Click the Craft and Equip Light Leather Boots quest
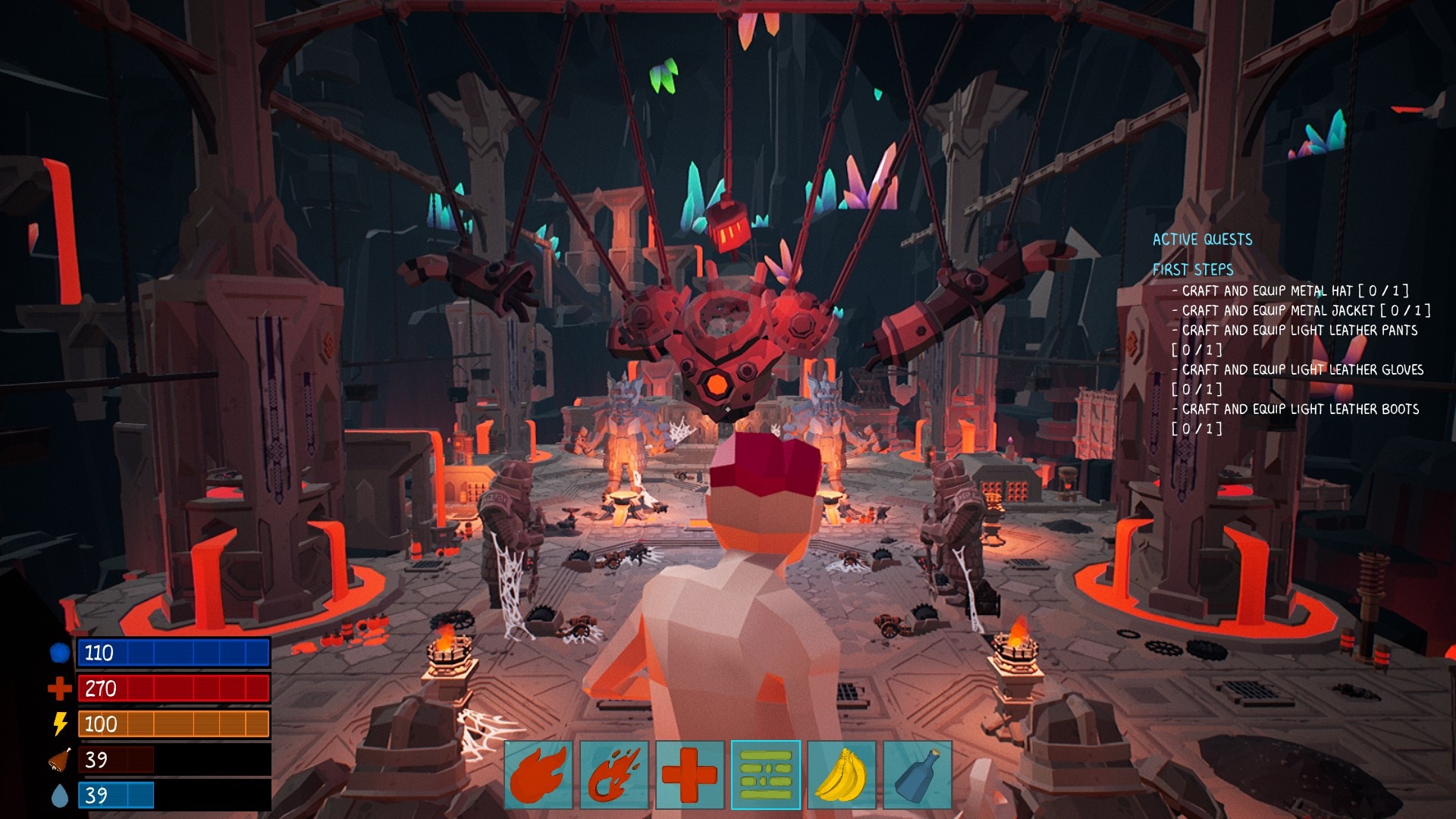This screenshot has width=1456, height=819. [x=1297, y=409]
